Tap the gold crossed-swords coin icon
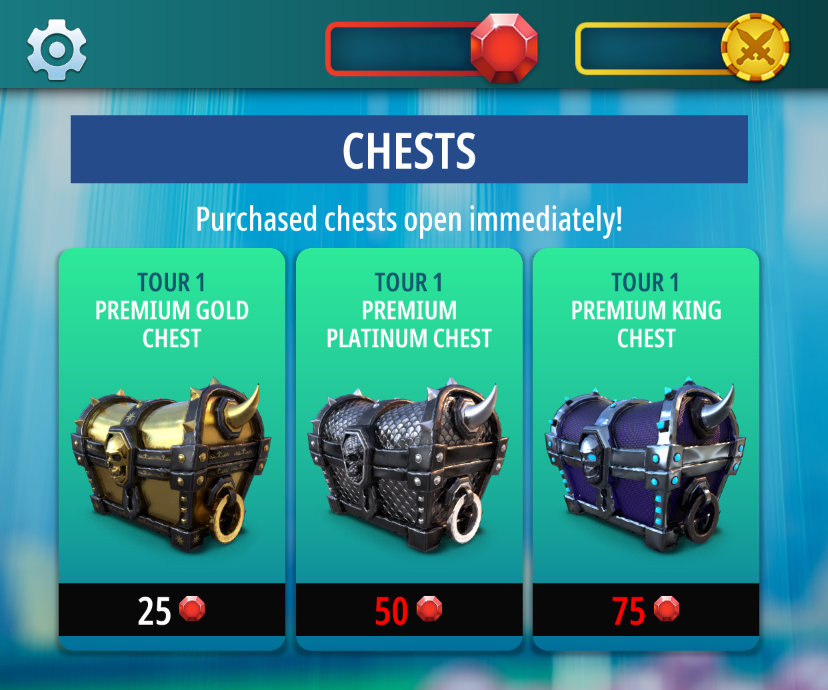Viewport: 828px width, 690px height. tap(755, 47)
